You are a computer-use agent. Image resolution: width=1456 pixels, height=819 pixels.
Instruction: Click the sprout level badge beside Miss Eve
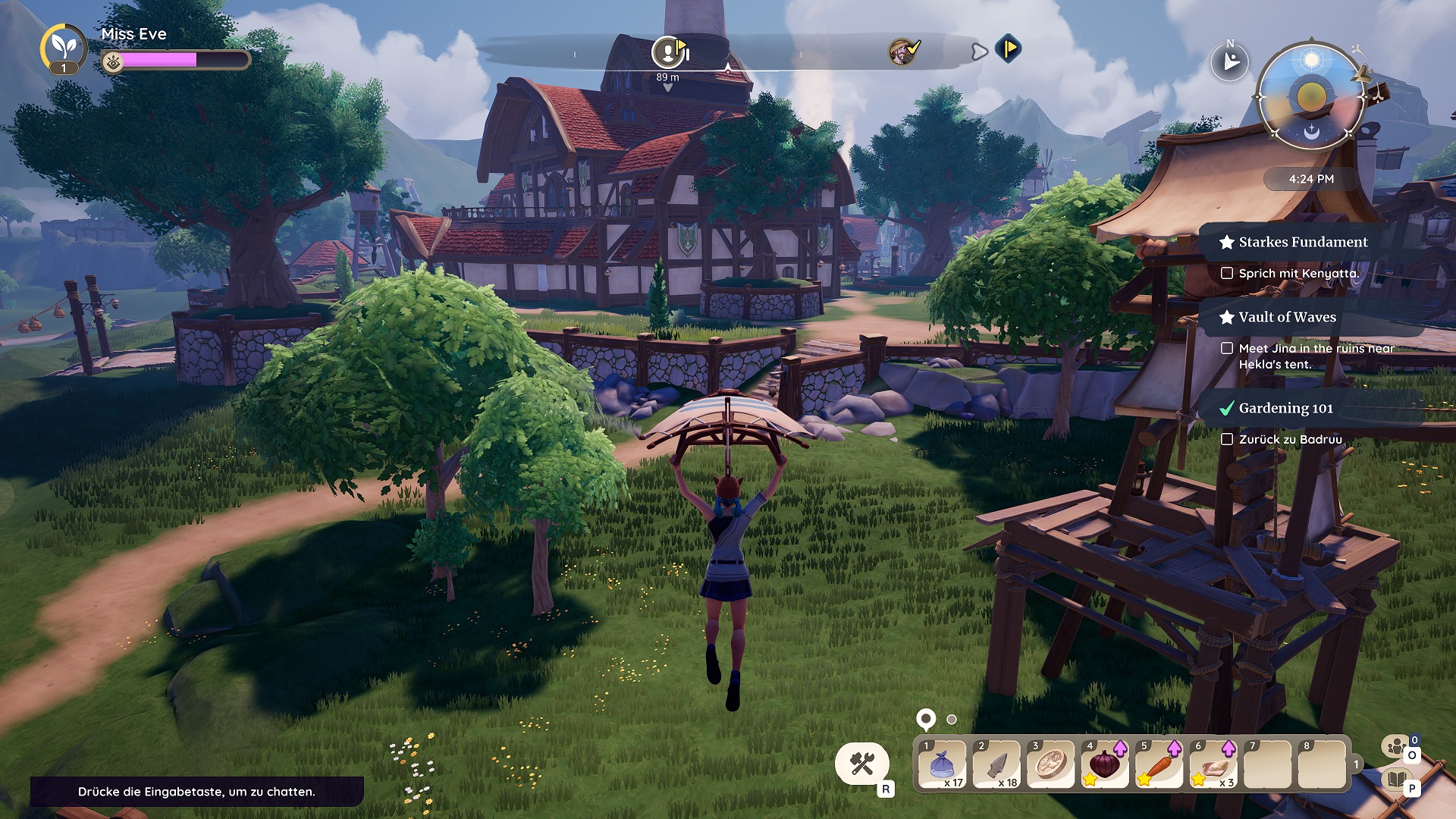(63, 49)
